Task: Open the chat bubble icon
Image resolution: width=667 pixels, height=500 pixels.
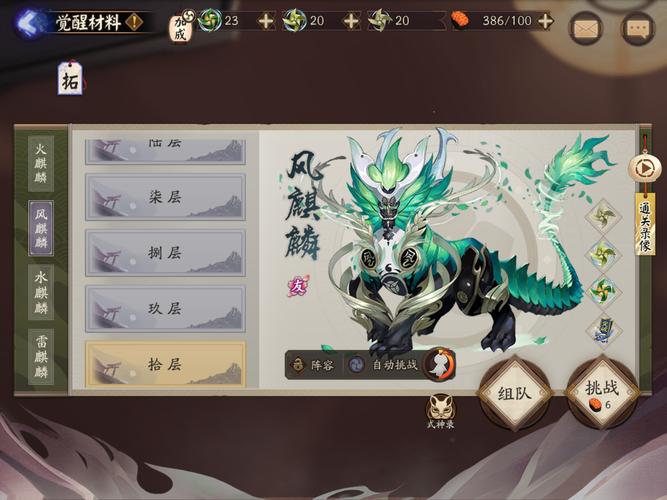Action: tap(637, 28)
